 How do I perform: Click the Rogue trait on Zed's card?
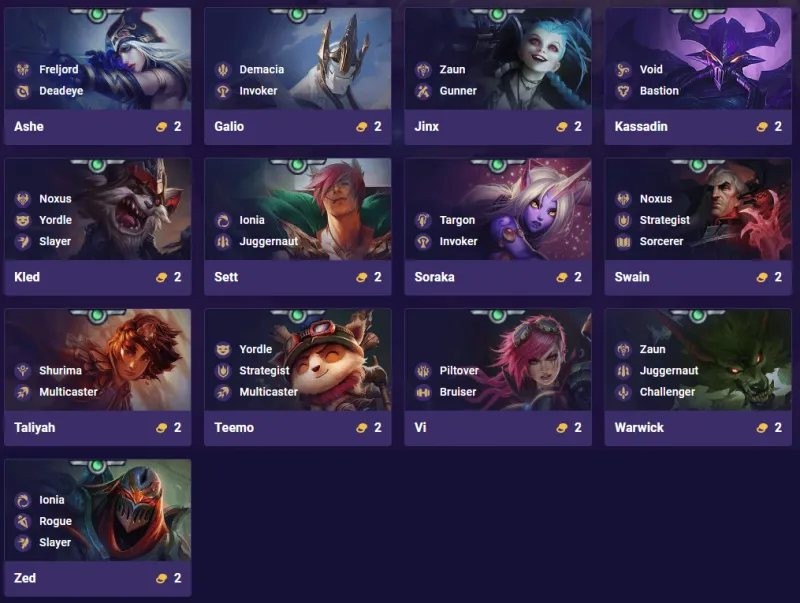pos(55,521)
